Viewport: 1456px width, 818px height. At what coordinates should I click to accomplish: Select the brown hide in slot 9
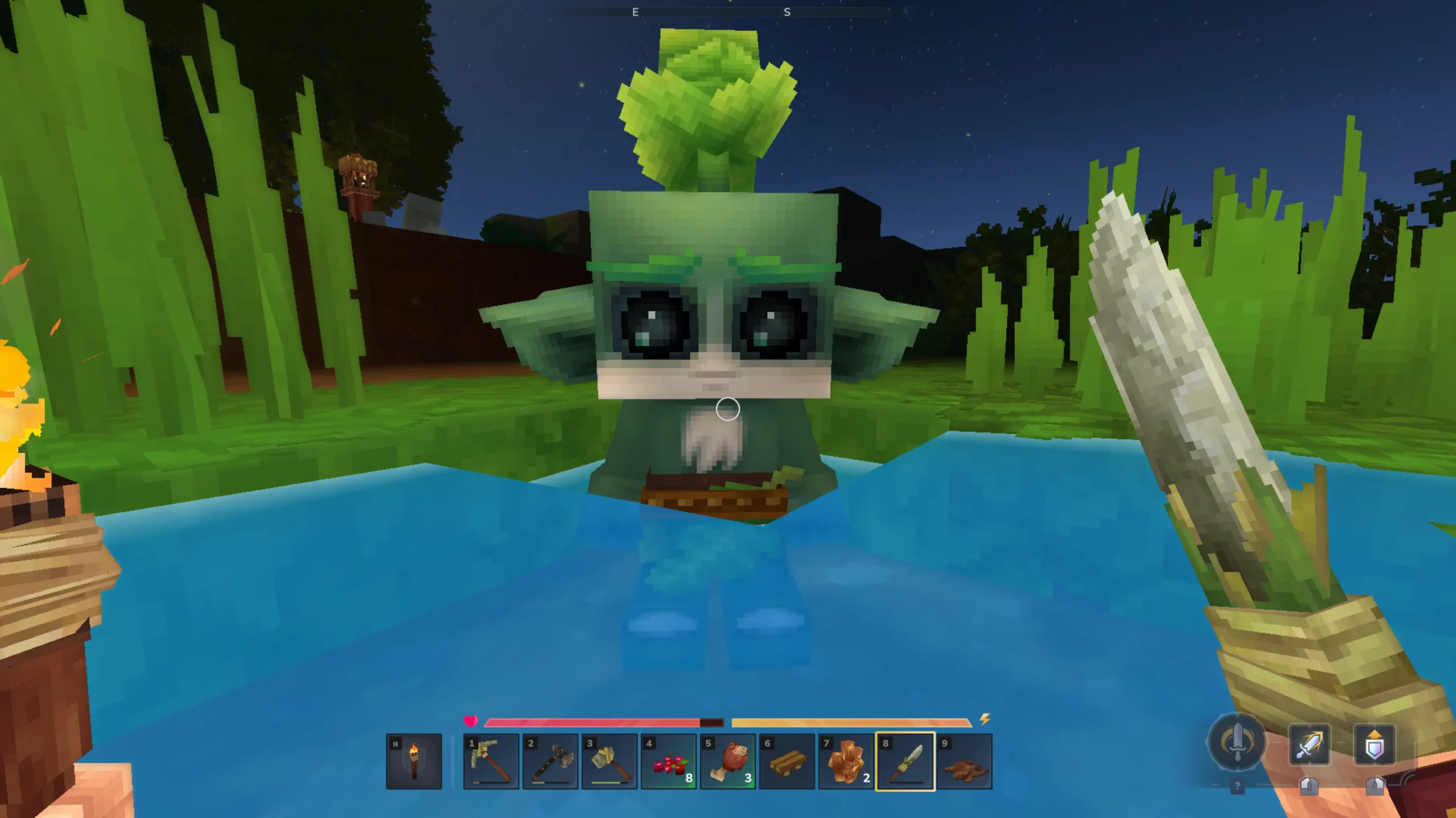click(x=965, y=761)
